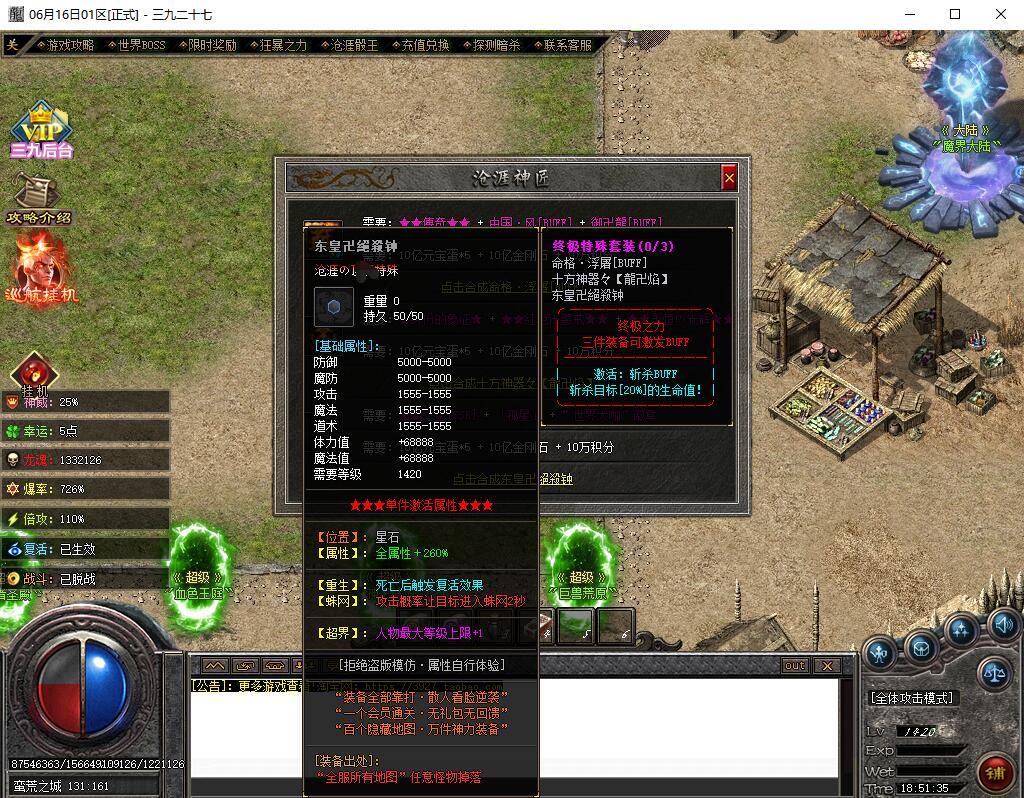
Task: Close the game window
Action: click(x=1001, y=15)
